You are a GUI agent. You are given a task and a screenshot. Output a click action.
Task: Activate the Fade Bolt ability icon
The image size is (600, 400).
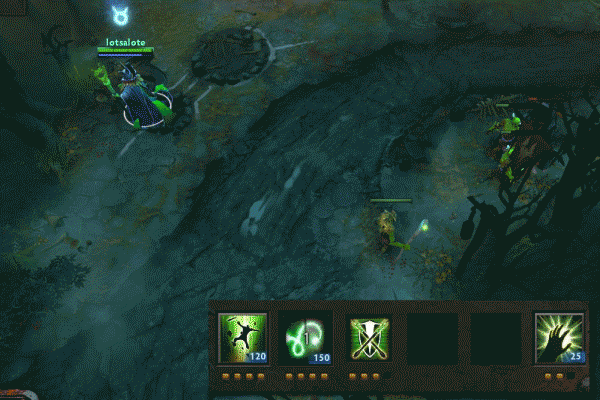coord(306,338)
